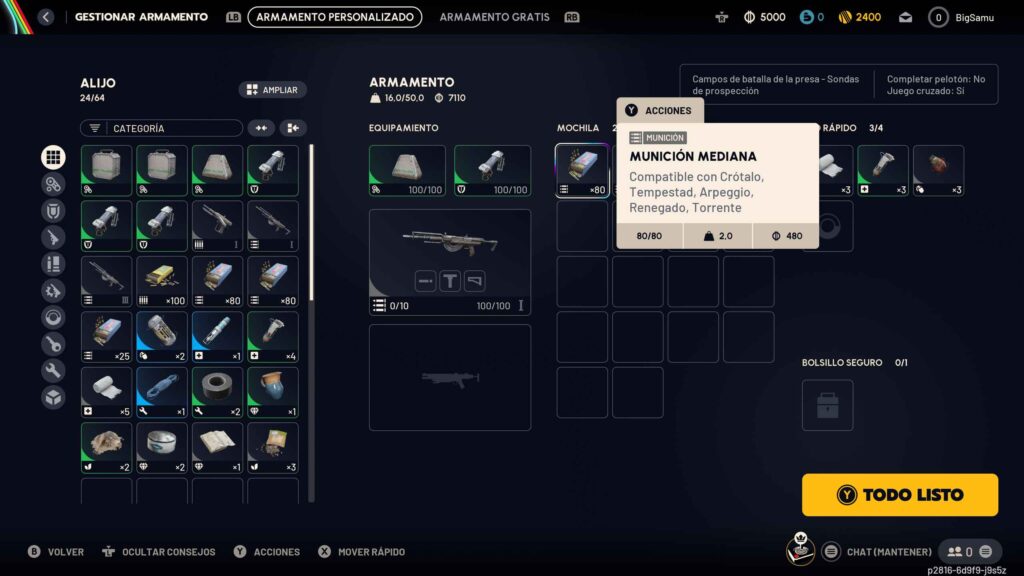Filter stash by the wrench category icon
1024x576 pixels.
(x=53, y=371)
